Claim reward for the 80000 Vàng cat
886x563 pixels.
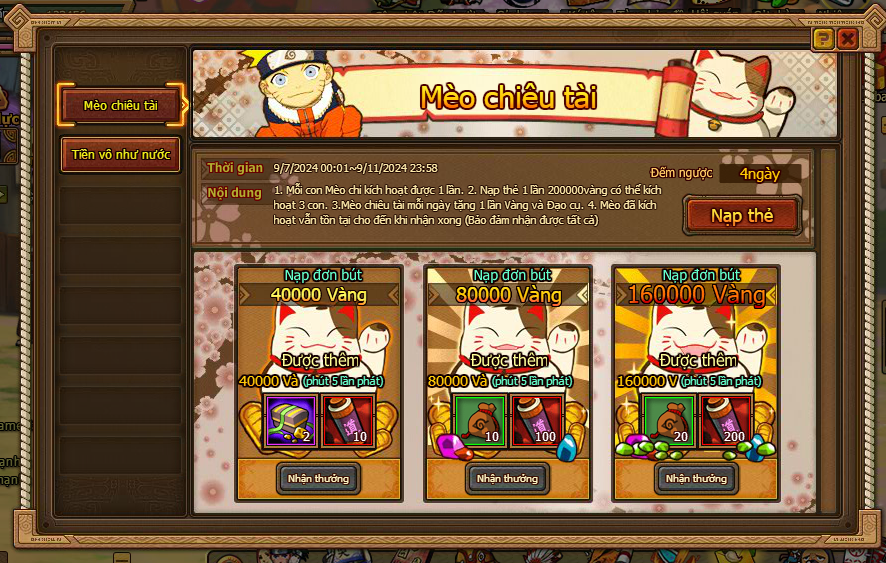tap(508, 478)
